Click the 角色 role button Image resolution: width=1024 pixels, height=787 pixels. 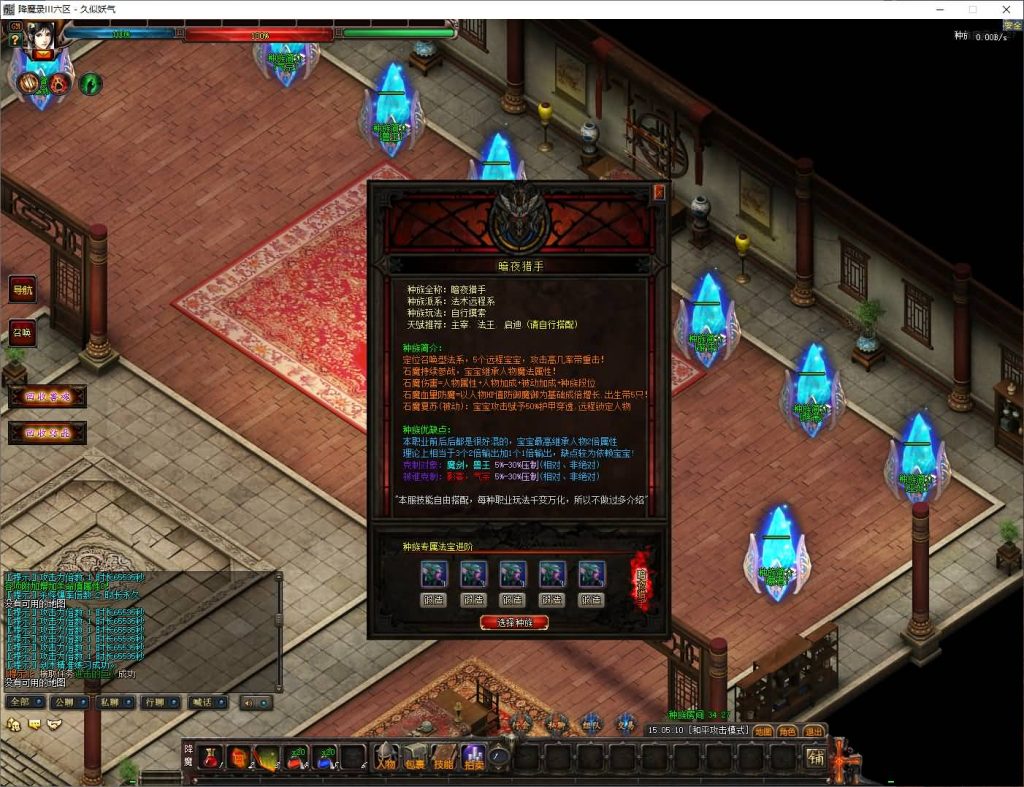click(788, 731)
